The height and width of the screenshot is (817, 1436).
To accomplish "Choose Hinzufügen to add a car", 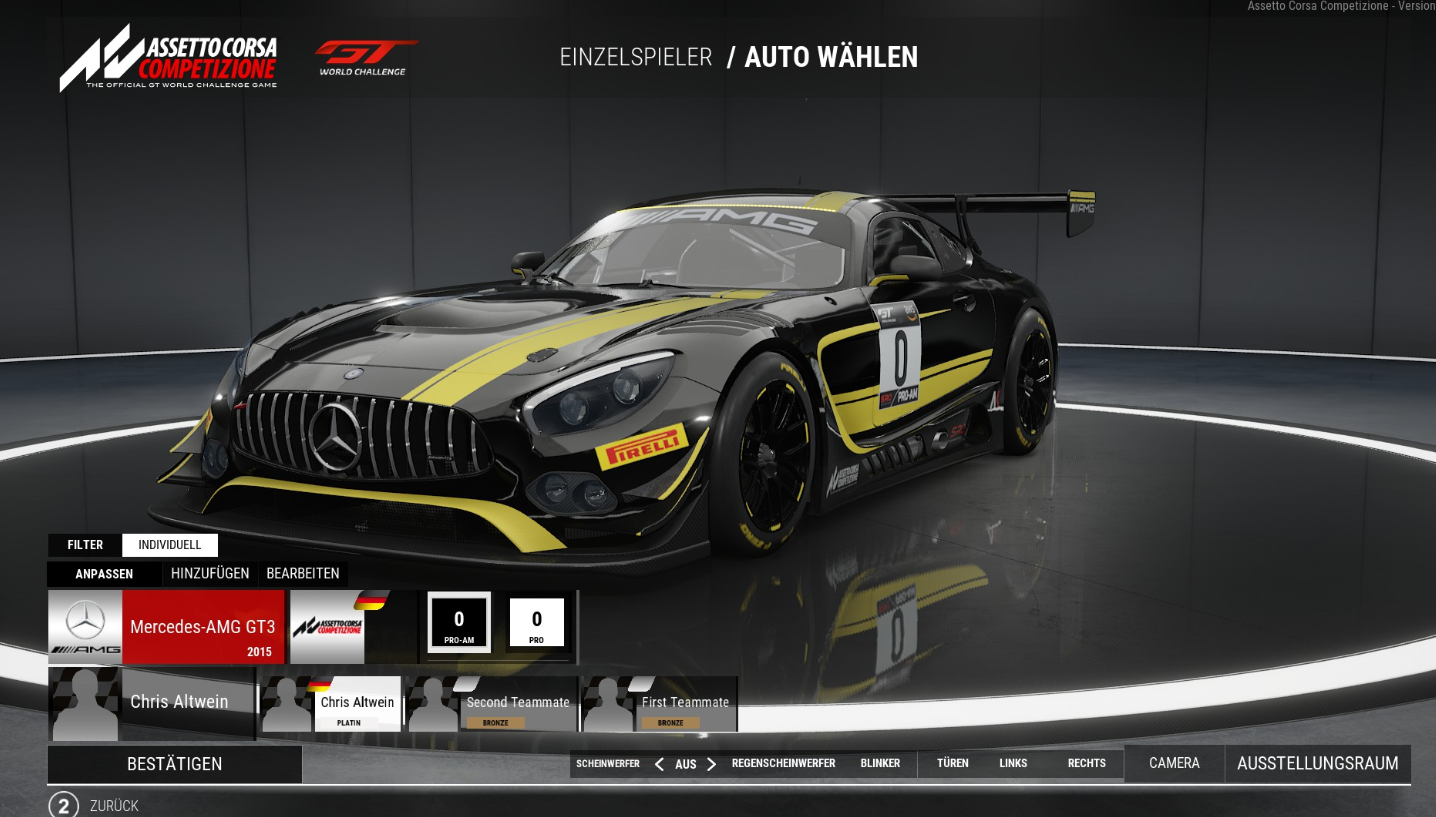I will 210,574.
